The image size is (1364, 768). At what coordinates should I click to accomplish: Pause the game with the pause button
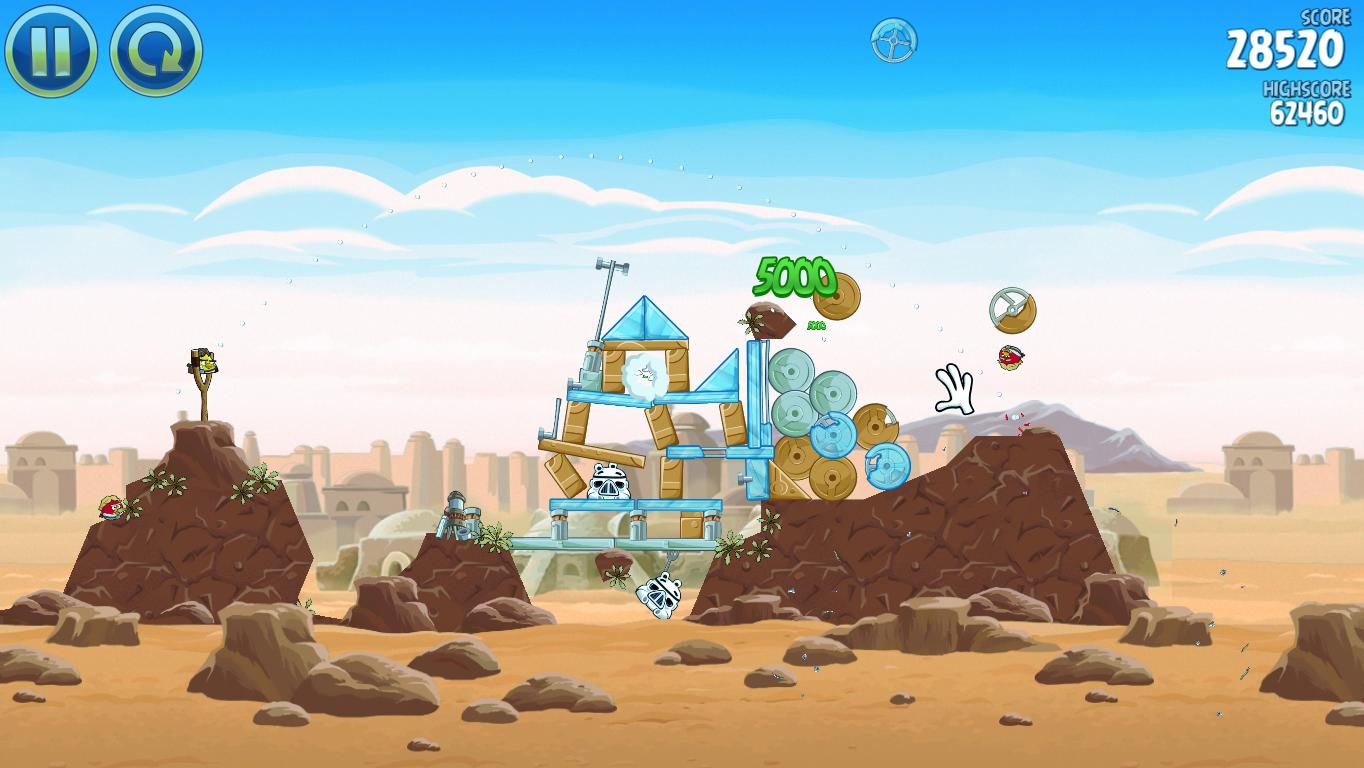pos(50,50)
